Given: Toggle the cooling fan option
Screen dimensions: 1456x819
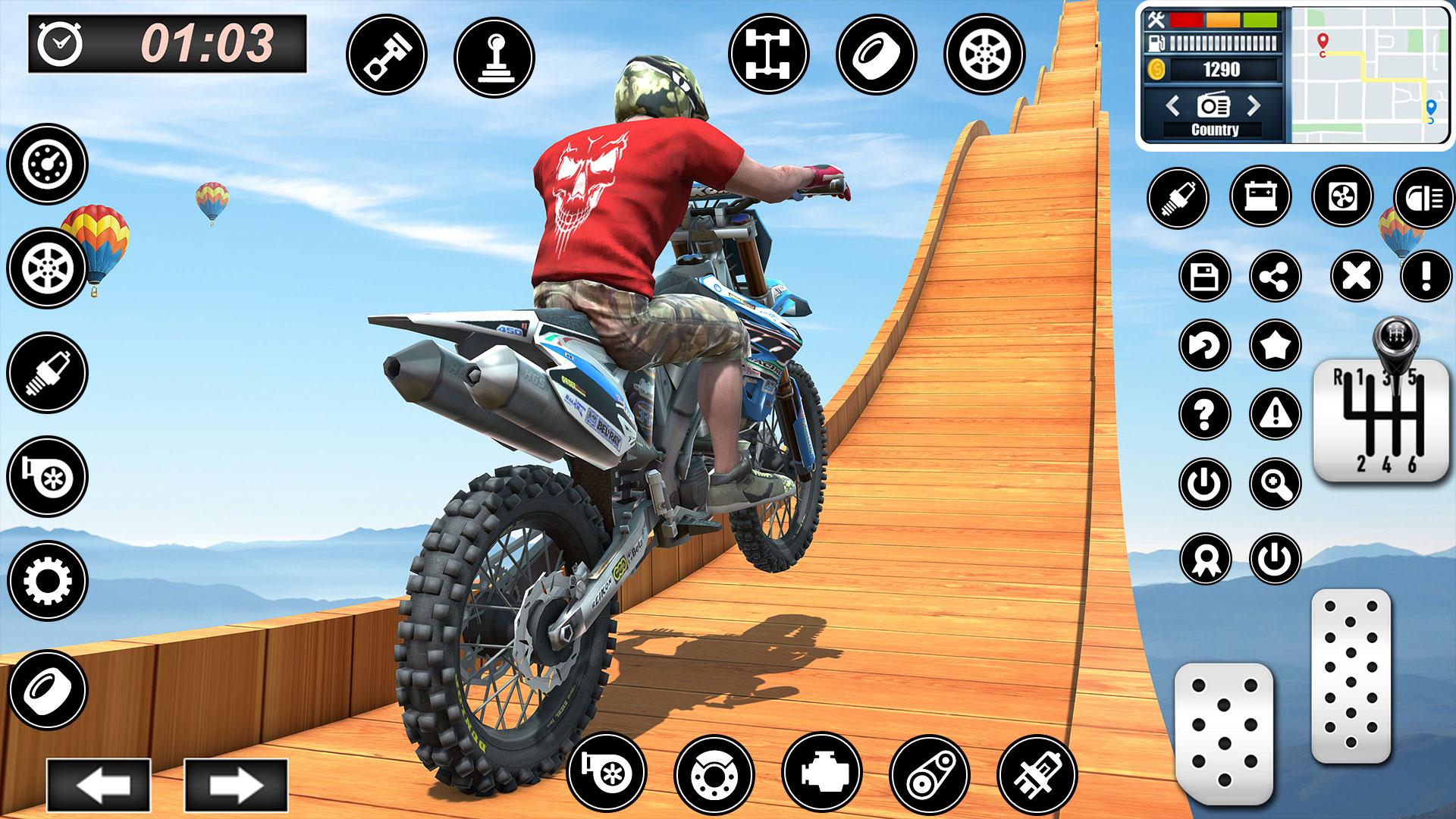Looking at the screenshot, I should point(1341,198).
